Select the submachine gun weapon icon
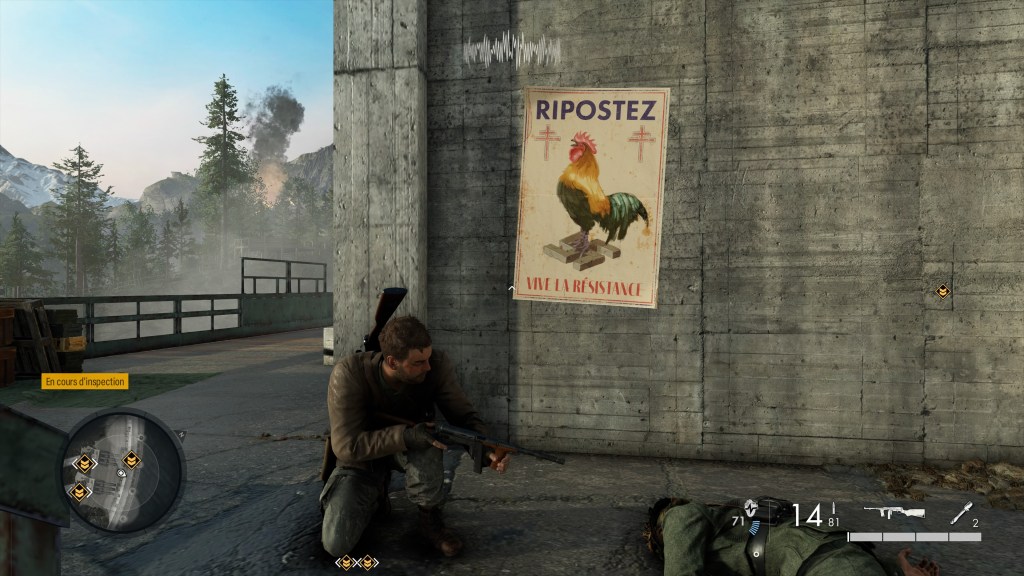The image size is (1024, 576). click(x=893, y=513)
